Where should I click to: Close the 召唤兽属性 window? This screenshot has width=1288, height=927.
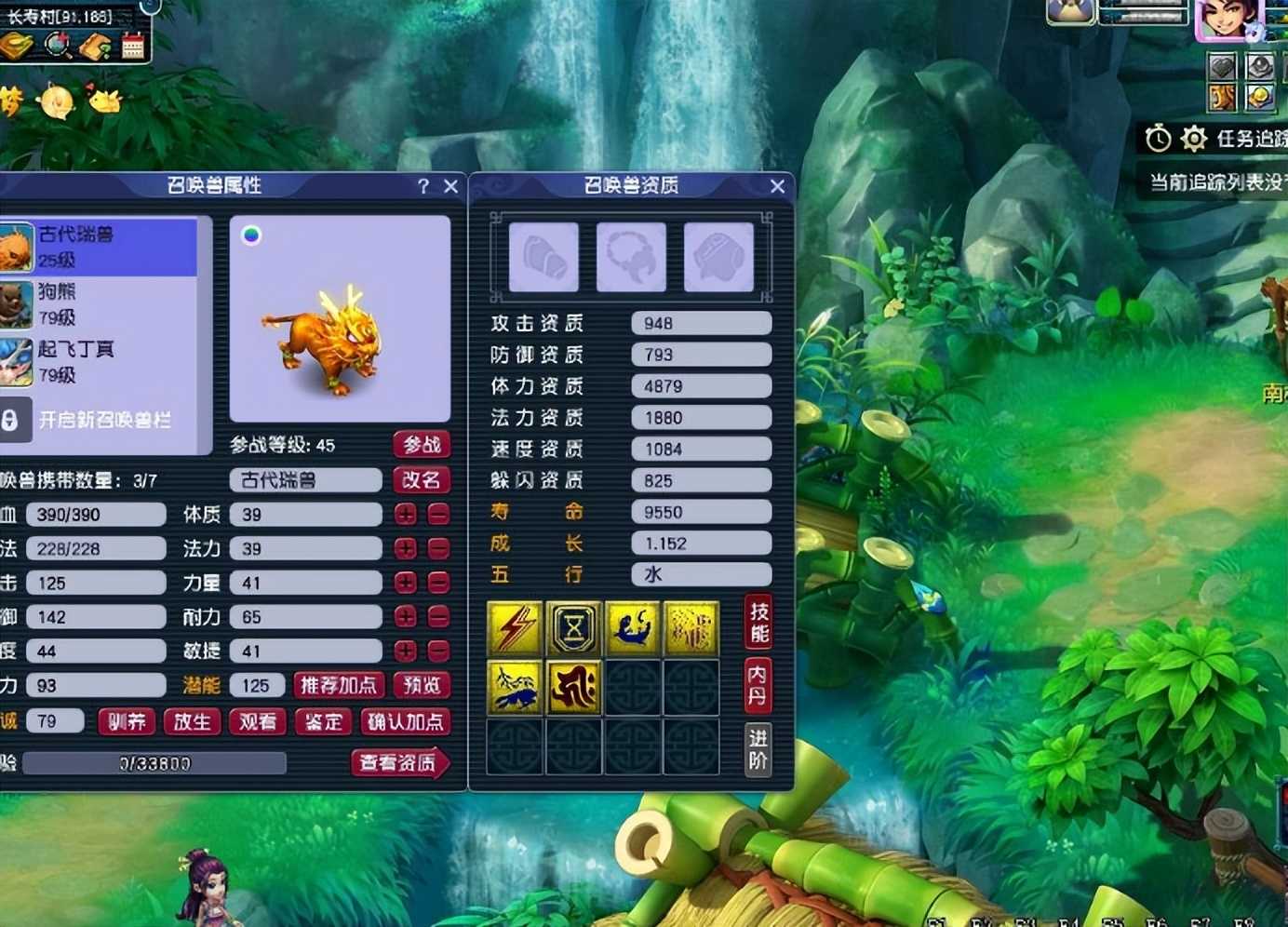pyautogui.click(x=451, y=186)
